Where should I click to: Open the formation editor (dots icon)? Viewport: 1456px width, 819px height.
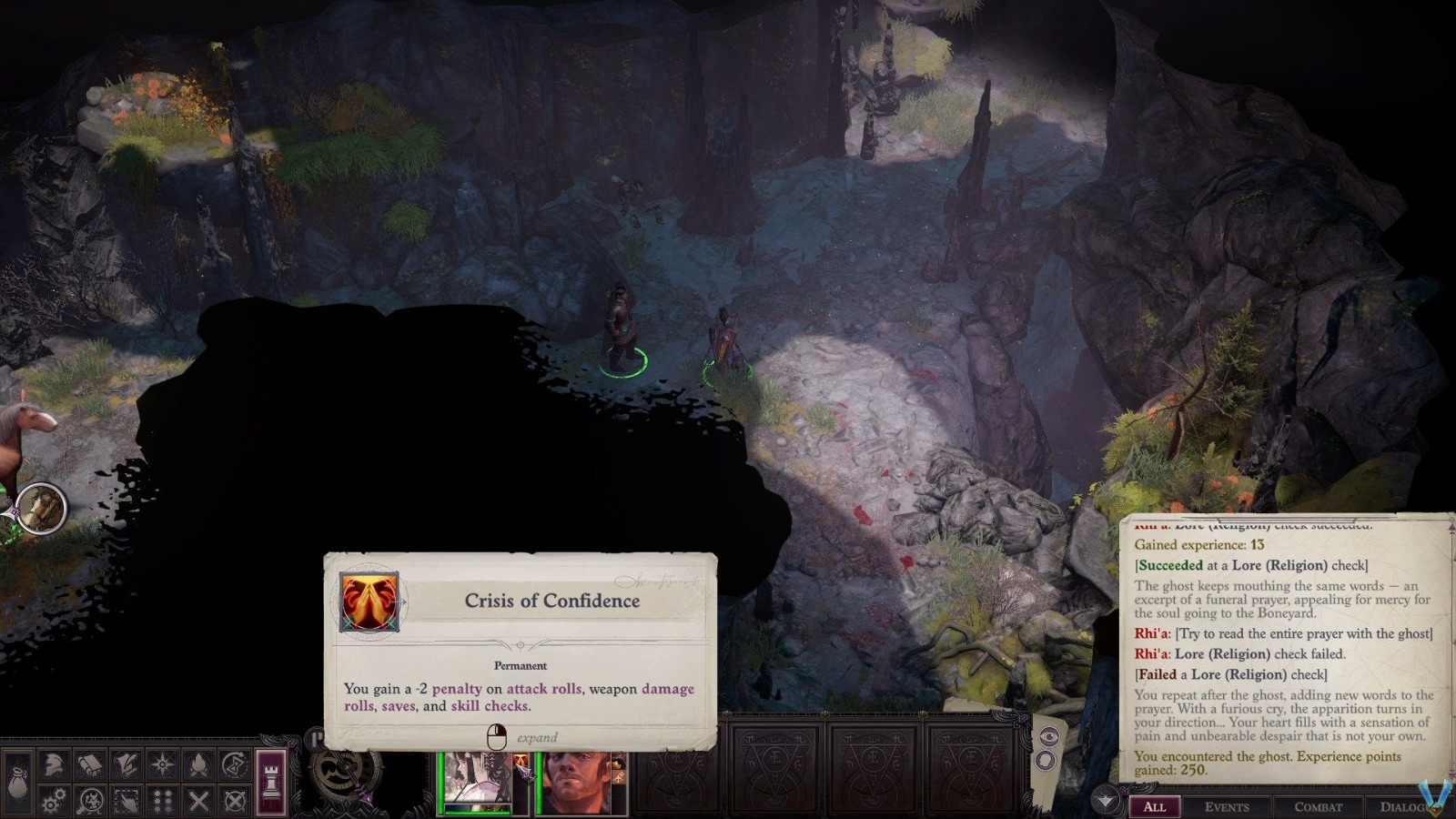click(164, 801)
